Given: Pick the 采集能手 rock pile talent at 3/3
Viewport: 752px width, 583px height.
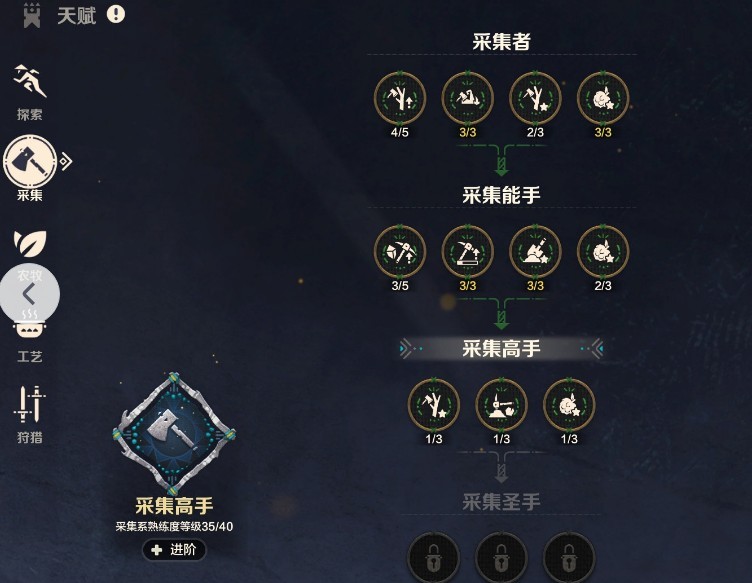Looking at the screenshot, I should pos(535,251).
